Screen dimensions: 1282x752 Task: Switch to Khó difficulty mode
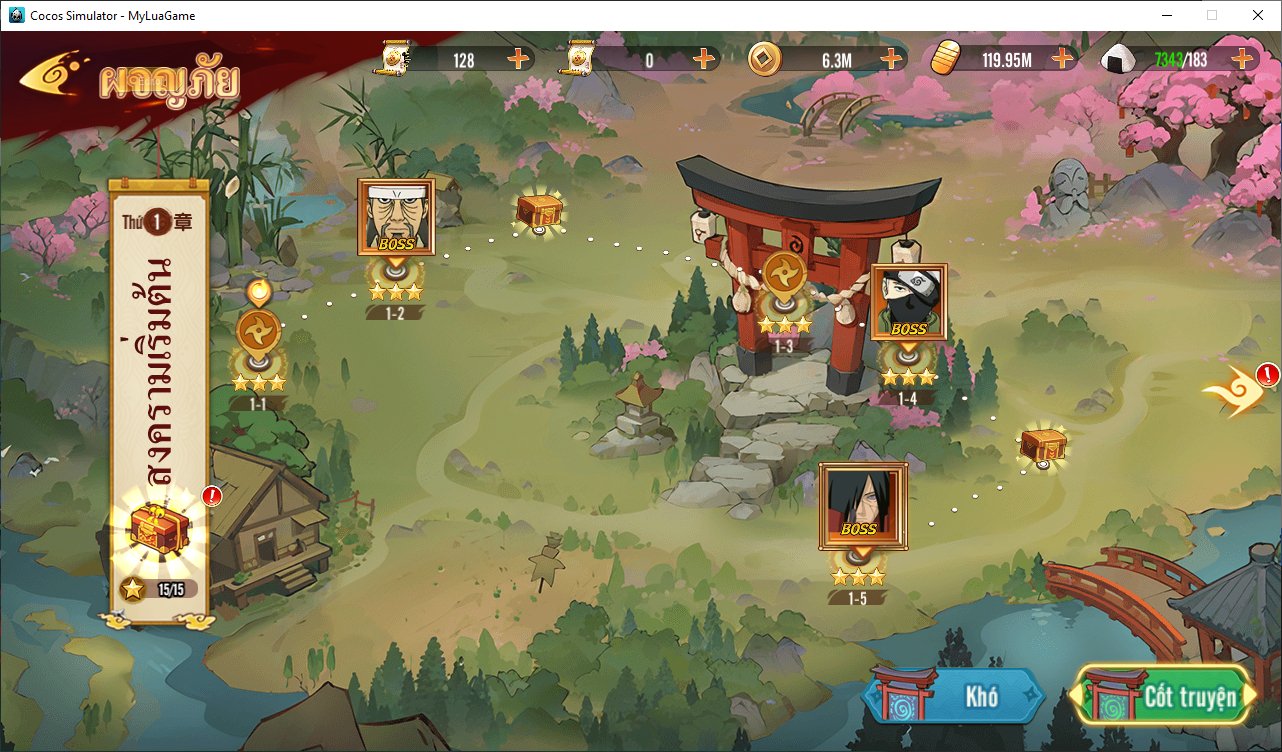955,697
